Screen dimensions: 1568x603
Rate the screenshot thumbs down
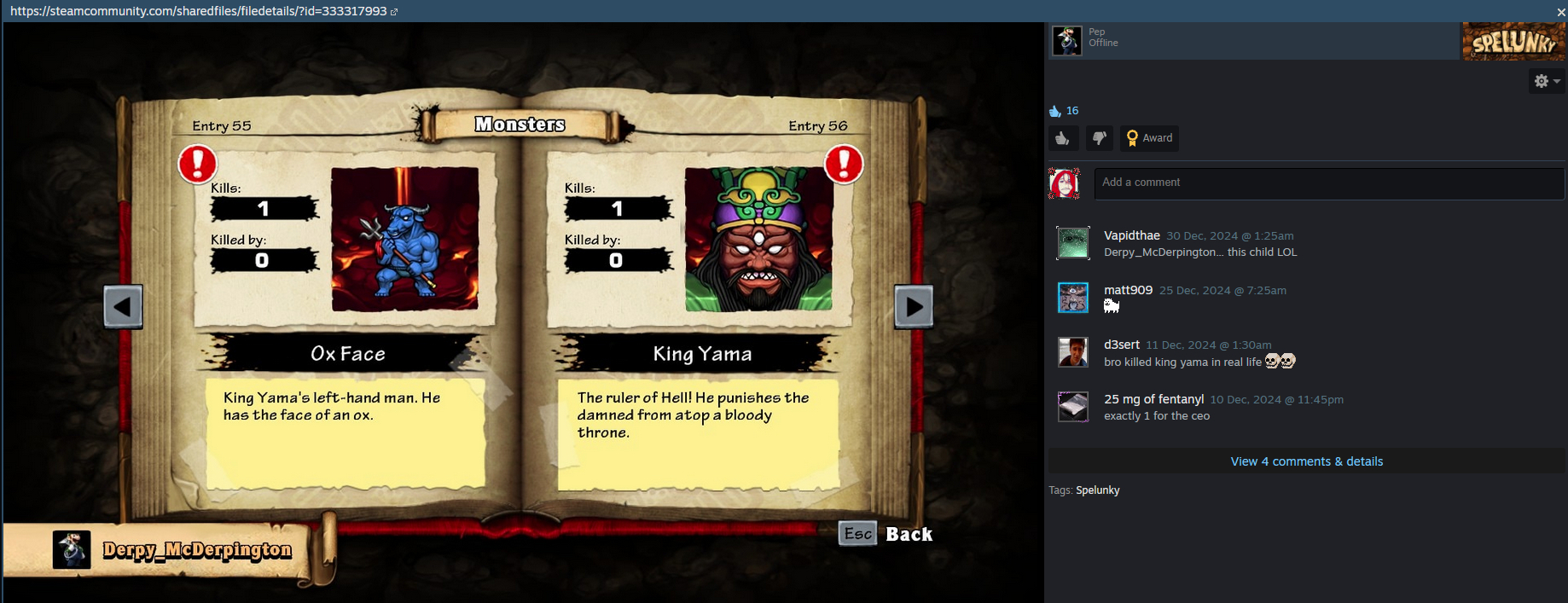(x=1099, y=138)
